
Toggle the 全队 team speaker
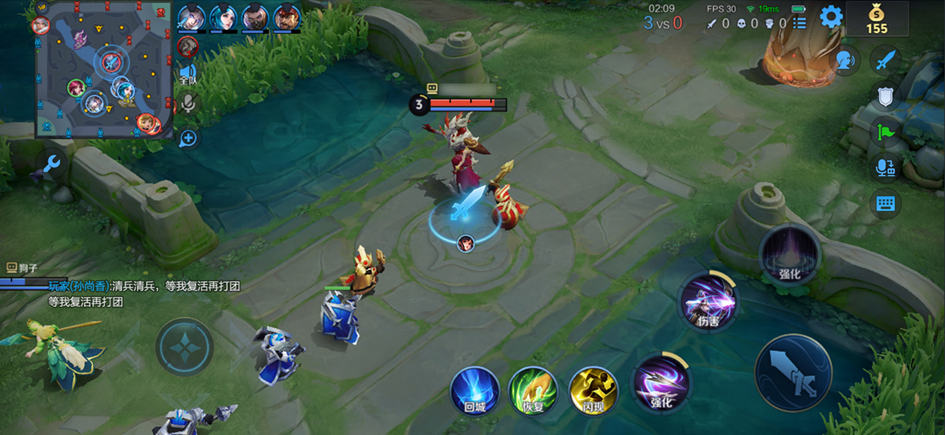point(187,72)
